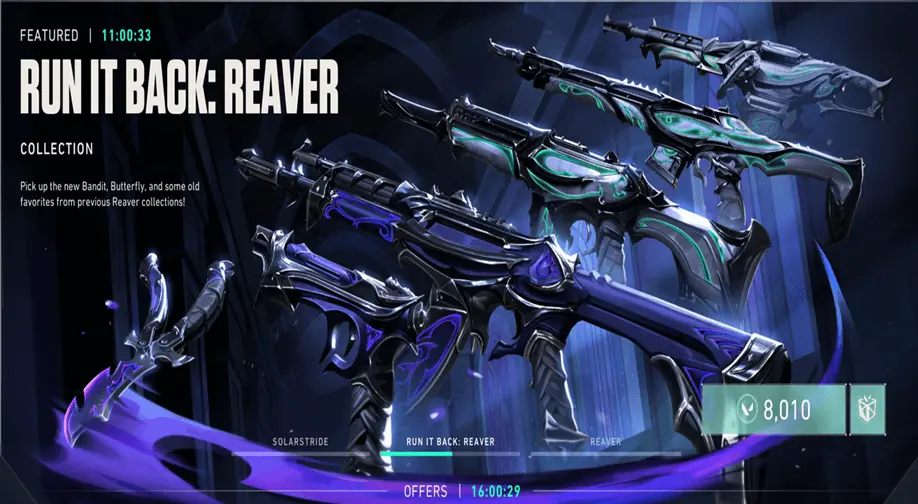918x504 pixels.
Task: Open the Reaver bundle tab
Action: click(605, 441)
